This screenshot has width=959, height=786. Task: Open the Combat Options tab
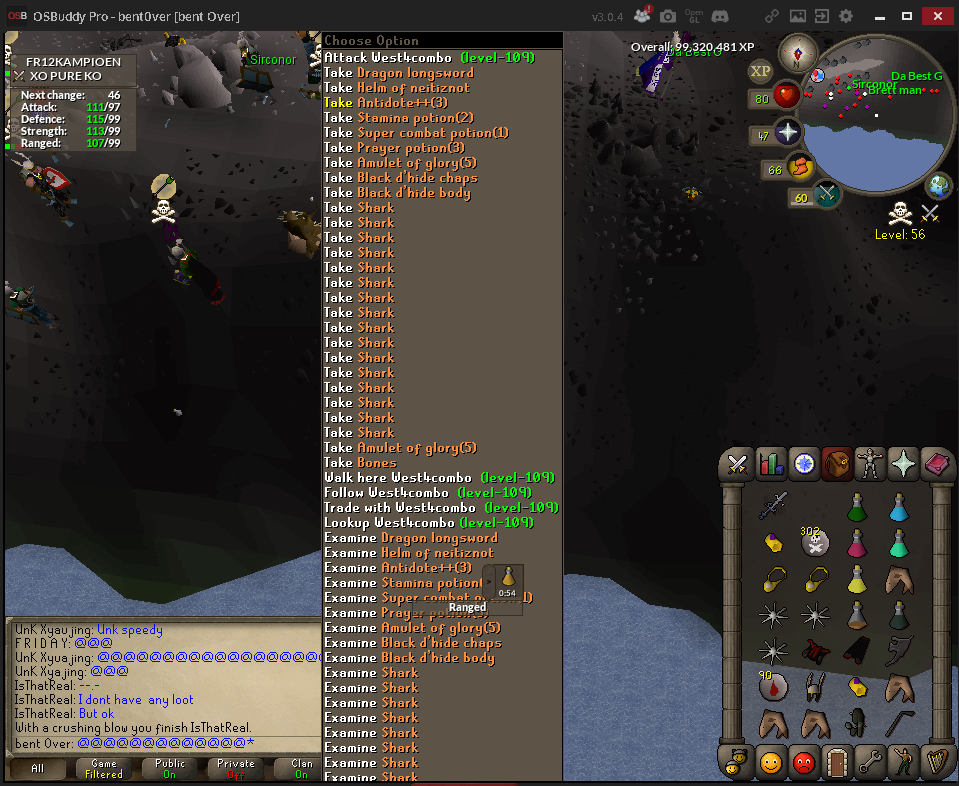739,464
